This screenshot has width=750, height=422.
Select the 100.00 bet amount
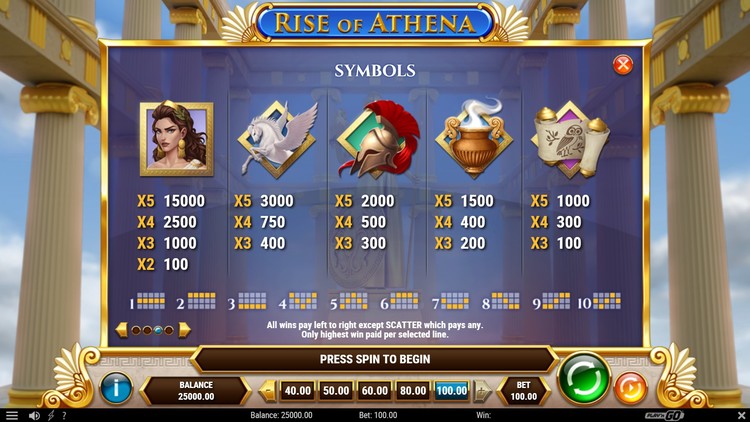pos(452,390)
